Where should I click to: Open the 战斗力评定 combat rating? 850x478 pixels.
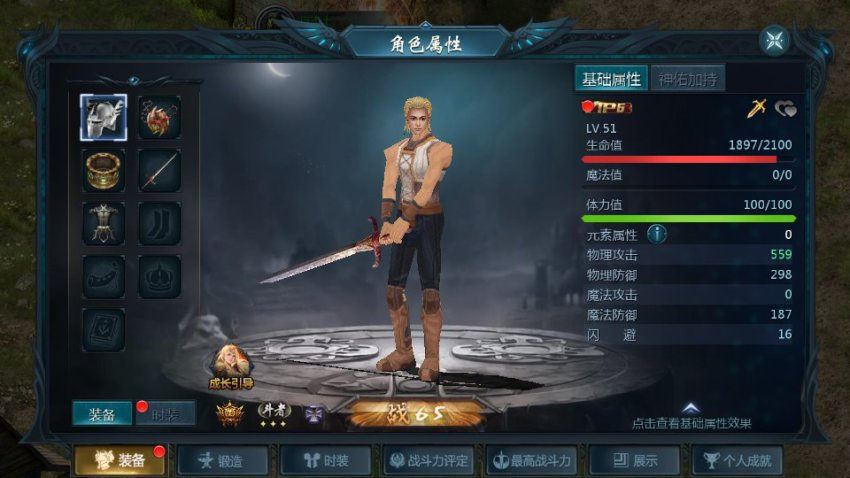click(x=428, y=460)
